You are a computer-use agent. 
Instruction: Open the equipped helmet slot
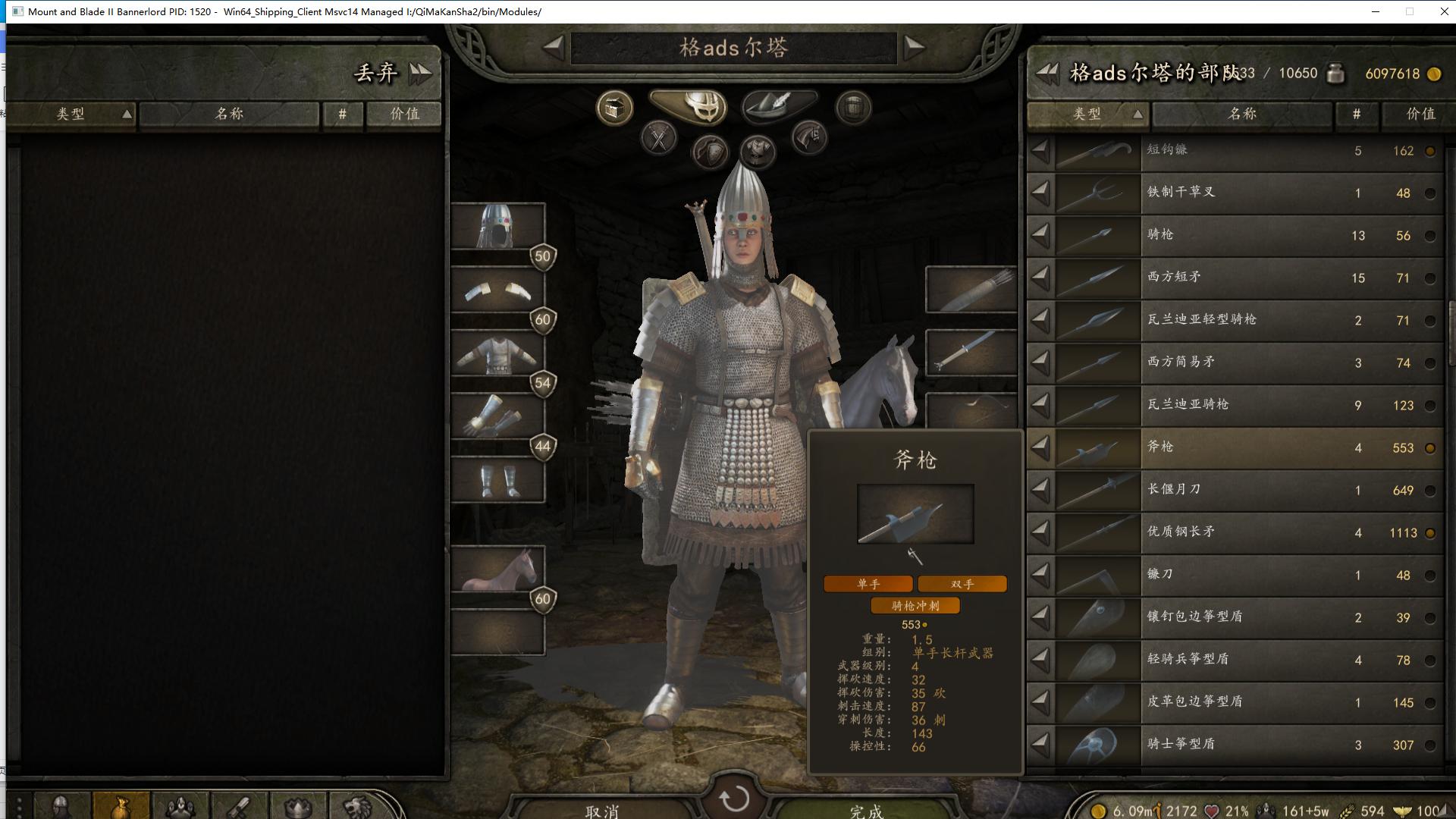498,226
